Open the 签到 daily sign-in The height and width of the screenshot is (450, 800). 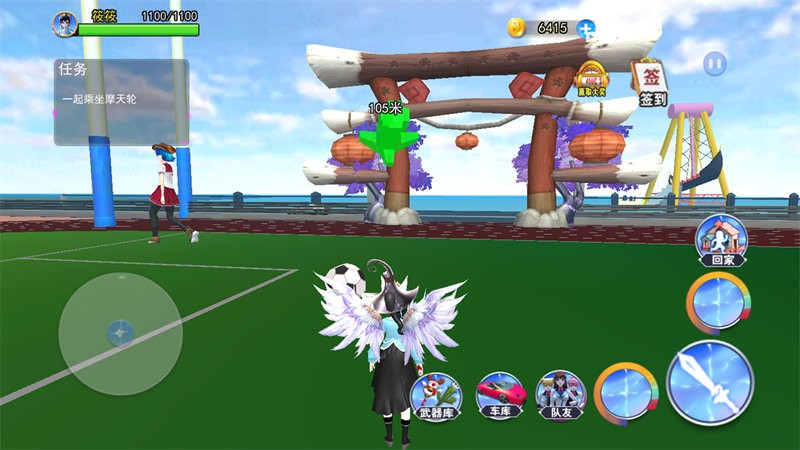(652, 83)
